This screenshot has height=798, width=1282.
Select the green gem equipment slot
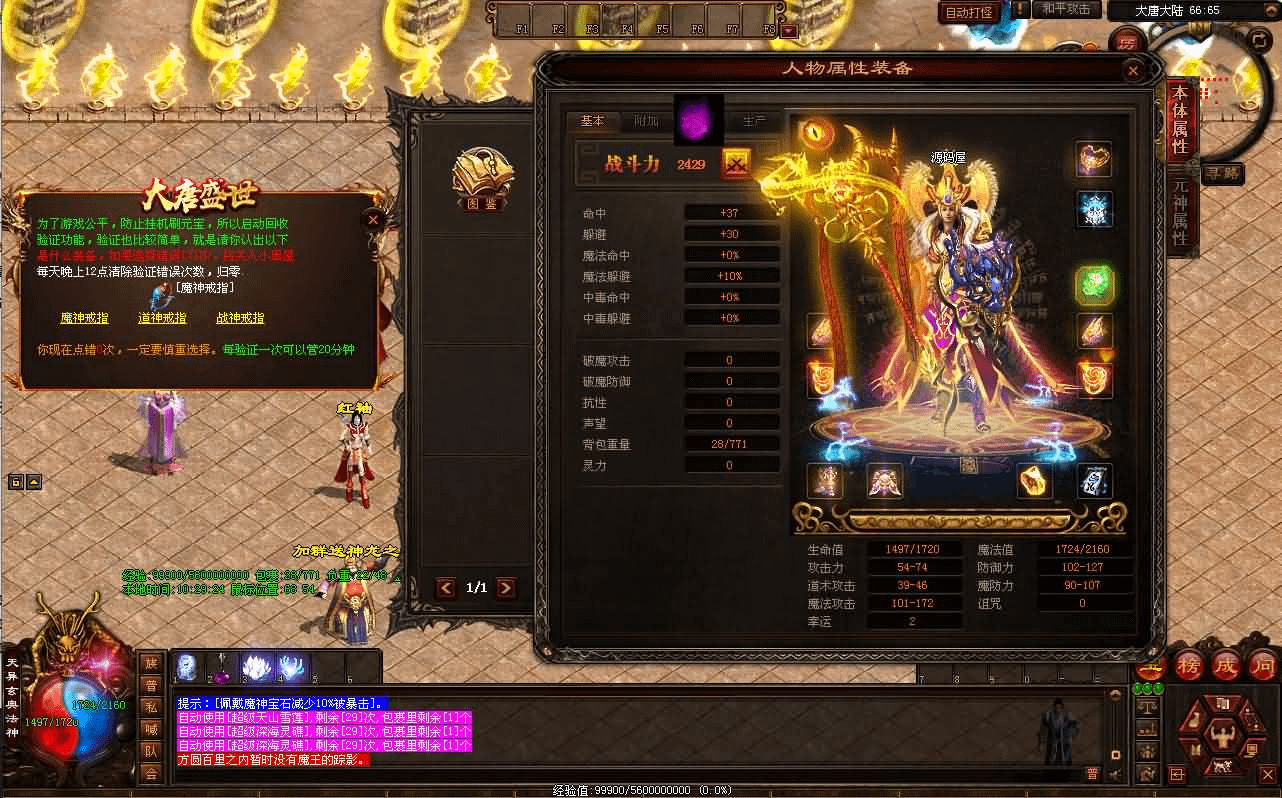click(x=1094, y=285)
